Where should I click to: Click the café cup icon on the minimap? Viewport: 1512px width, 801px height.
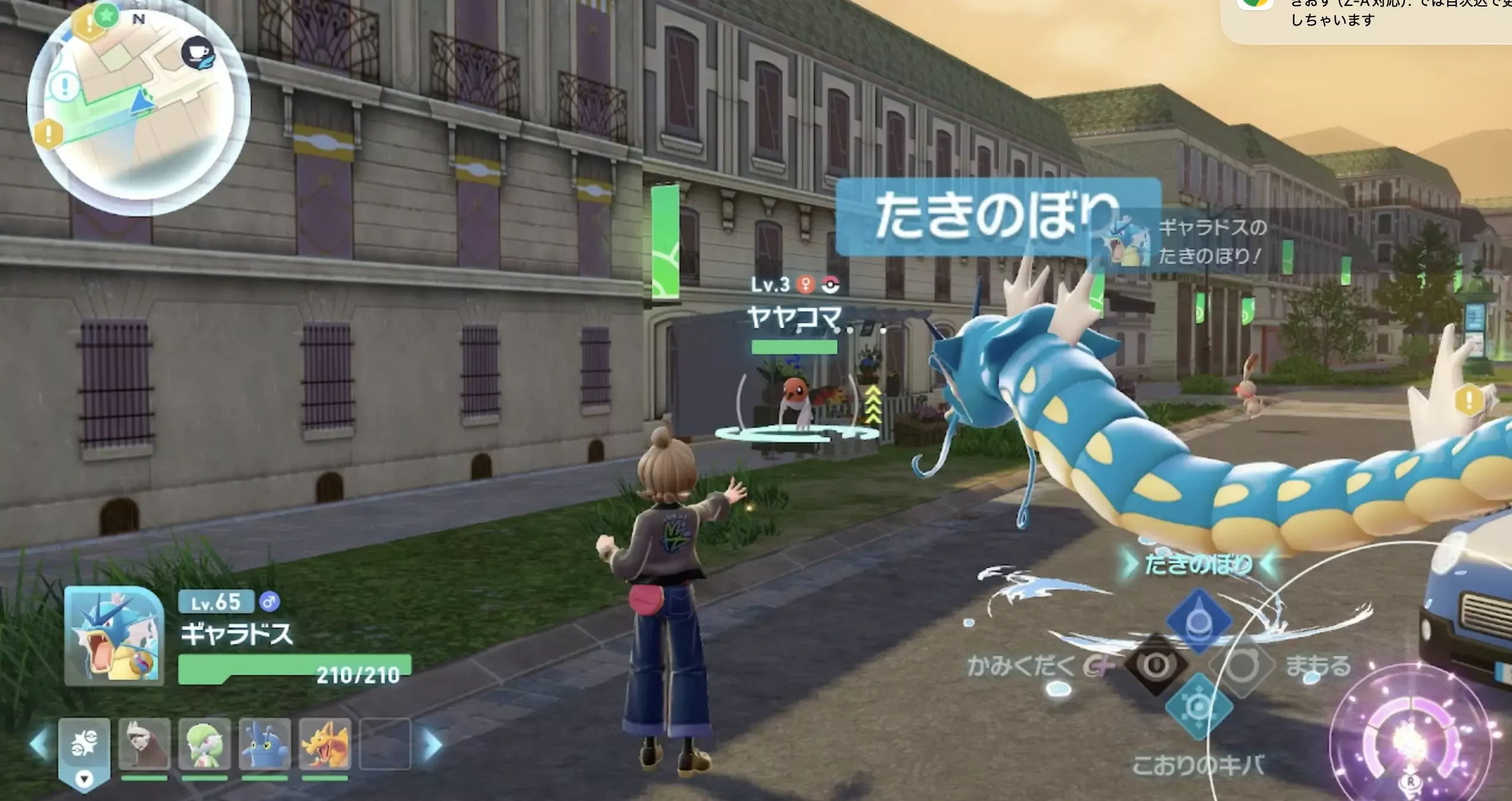196,53
